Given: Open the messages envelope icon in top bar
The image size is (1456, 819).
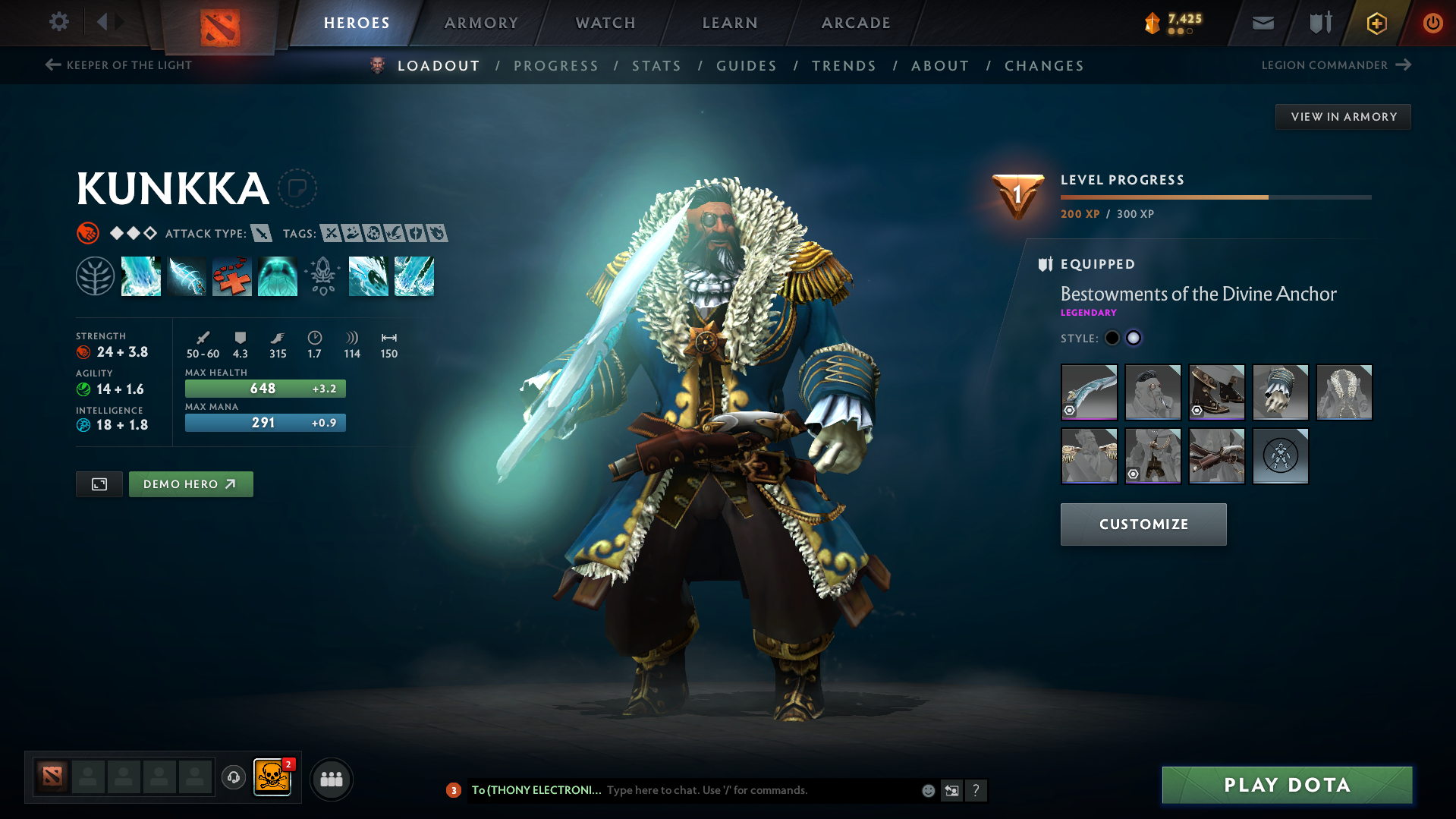Looking at the screenshot, I should pos(1262,22).
